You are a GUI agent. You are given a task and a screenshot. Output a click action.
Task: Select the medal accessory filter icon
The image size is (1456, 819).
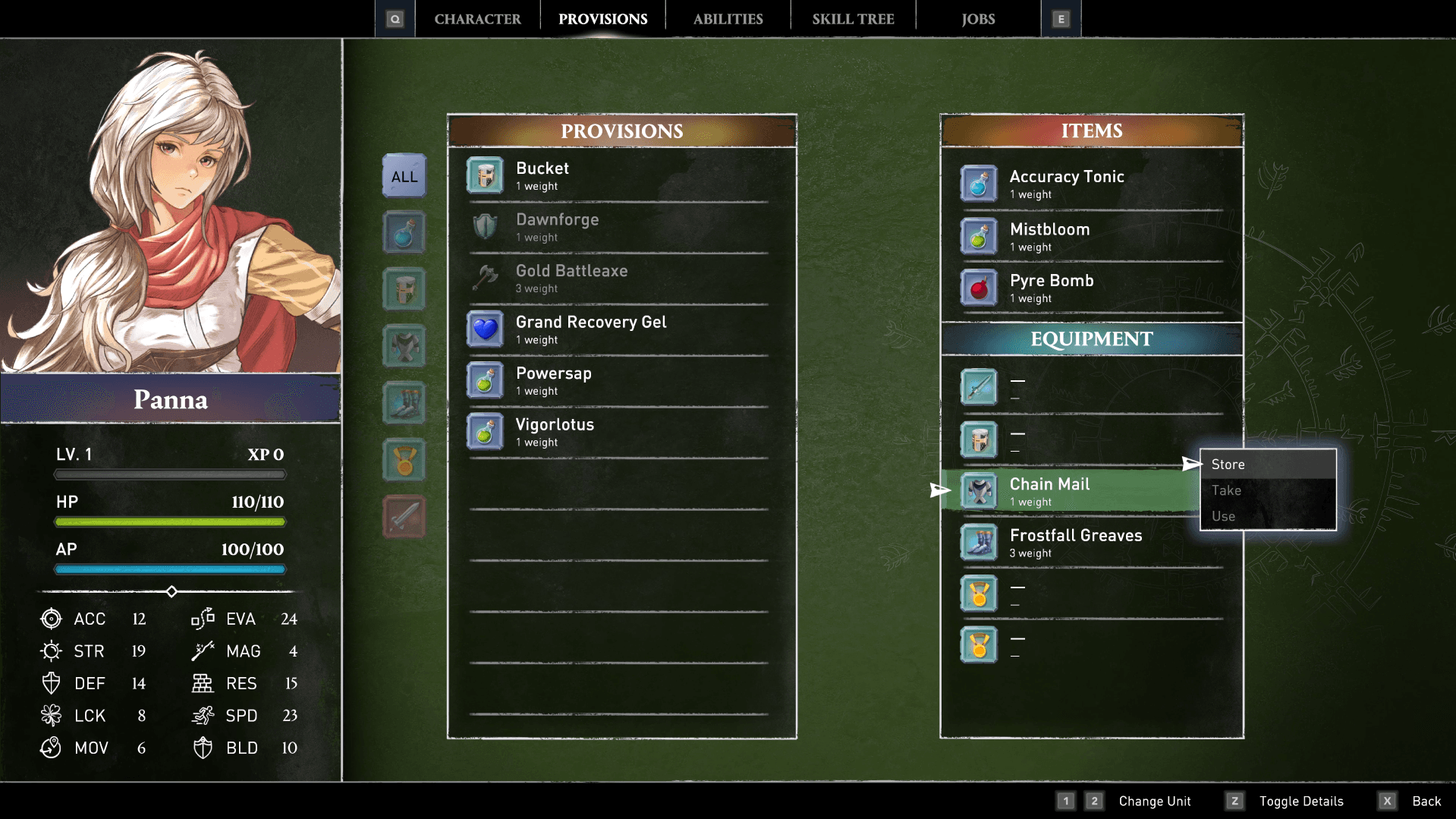[404, 460]
